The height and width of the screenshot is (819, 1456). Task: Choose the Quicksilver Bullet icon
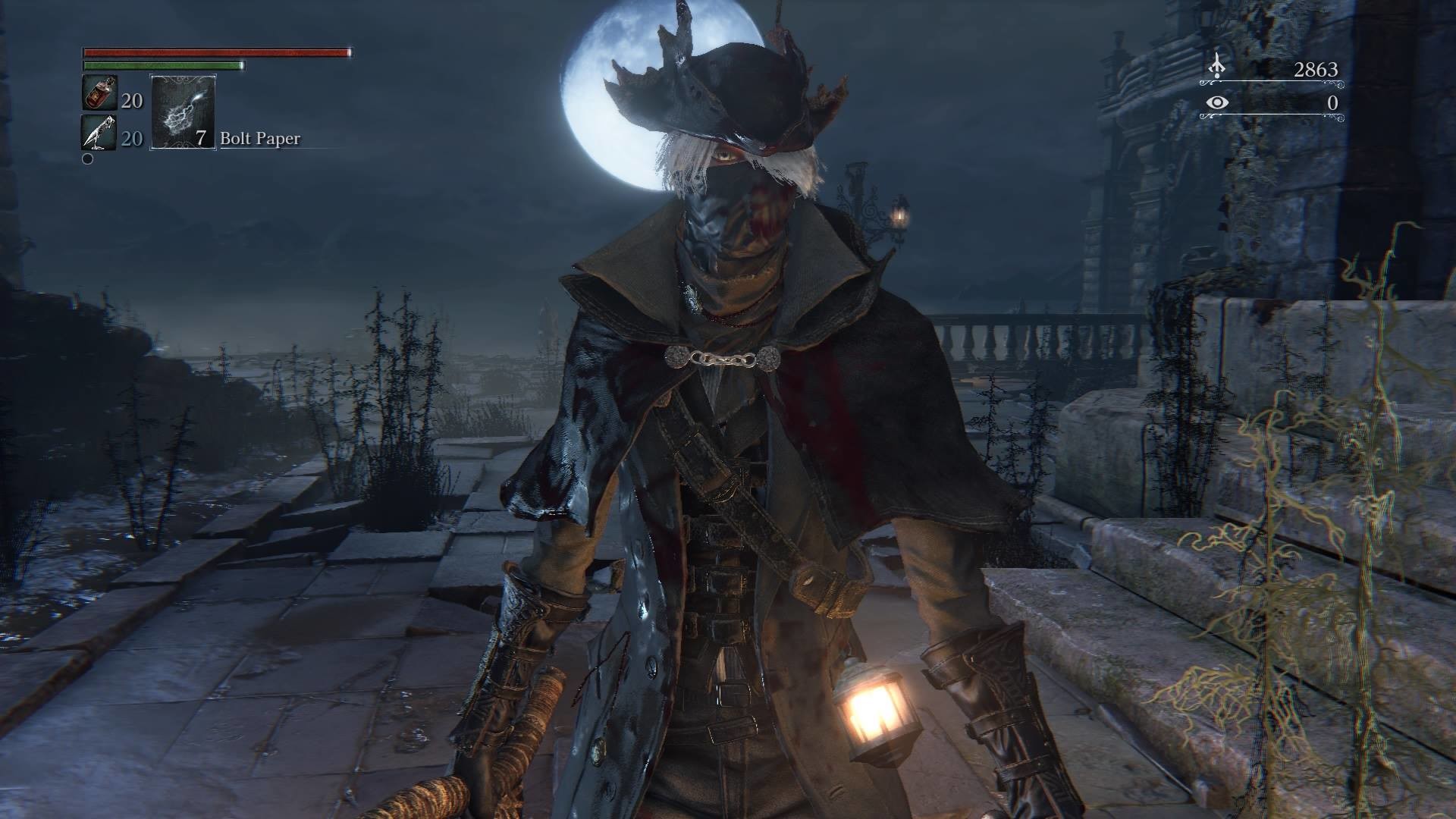tap(99, 133)
